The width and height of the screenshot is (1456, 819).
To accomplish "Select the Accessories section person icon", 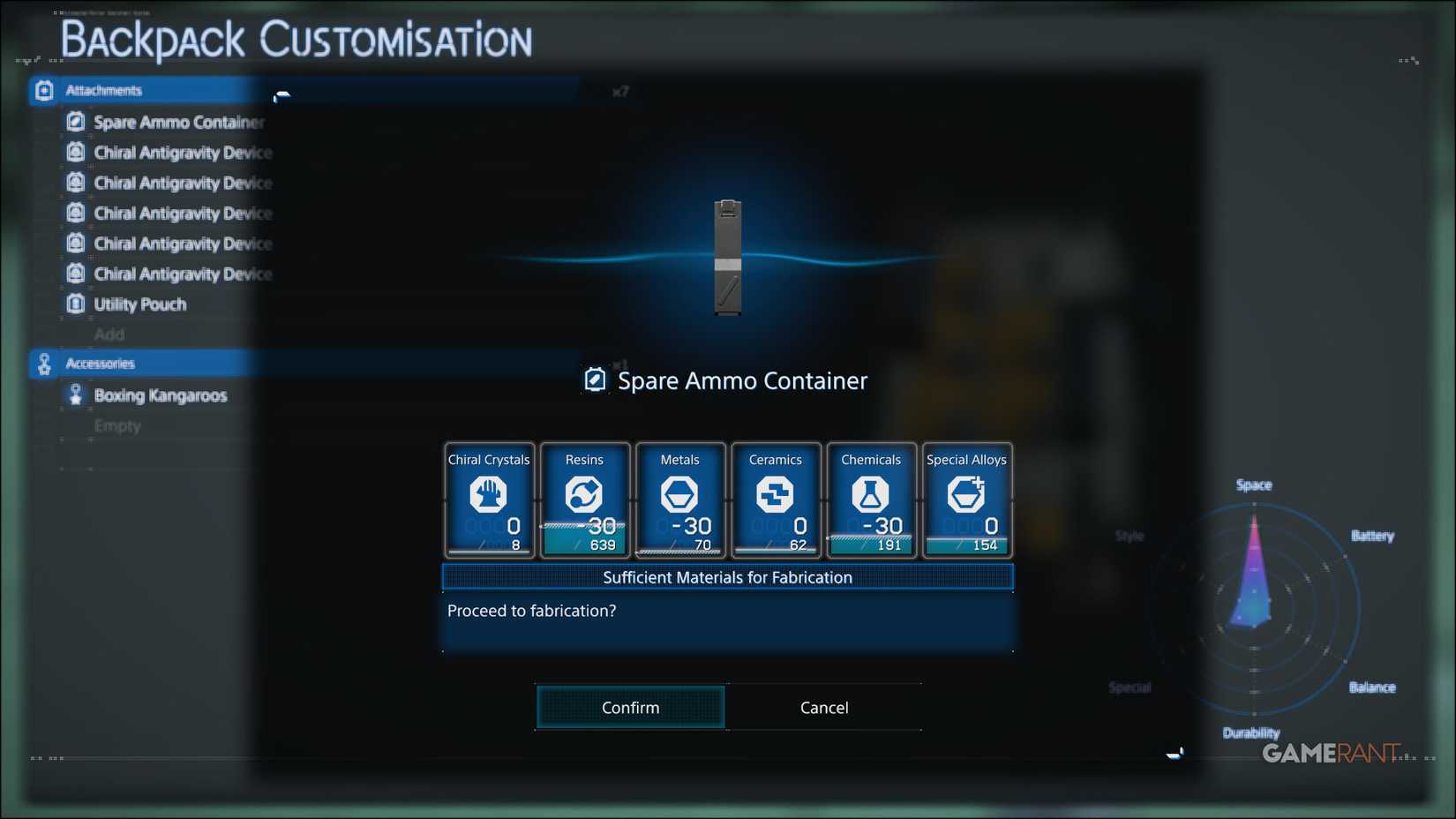I will coord(42,363).
